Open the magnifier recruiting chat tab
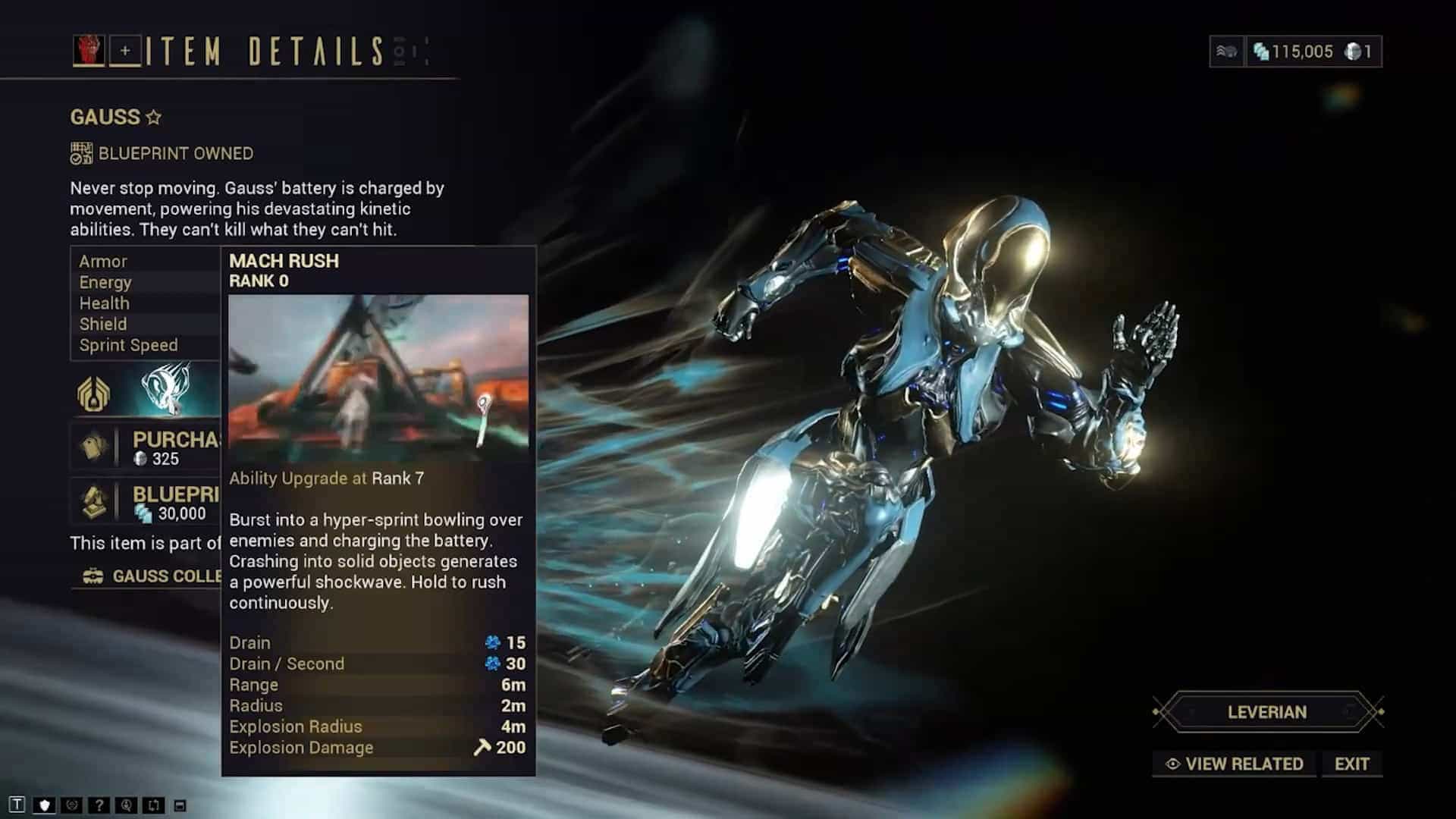Screen dimensions: 1456x819 click(x=126, y=805)
